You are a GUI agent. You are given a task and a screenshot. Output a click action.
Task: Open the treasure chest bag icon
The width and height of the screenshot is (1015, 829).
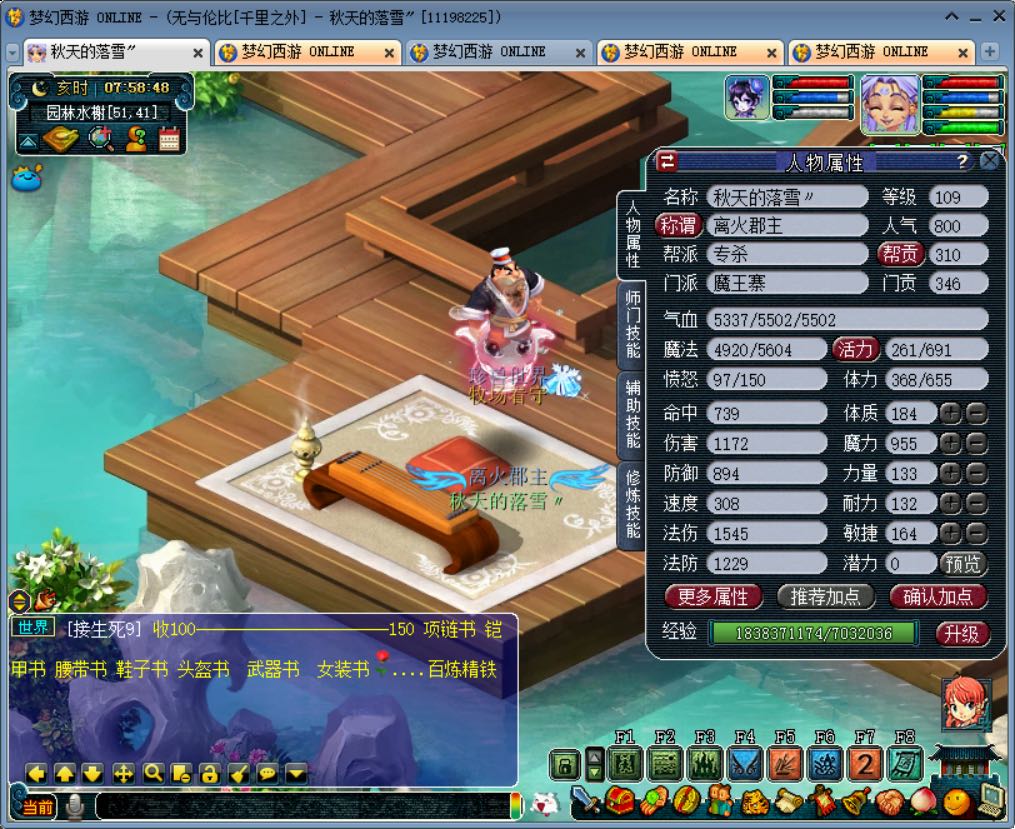coord(620,801)
